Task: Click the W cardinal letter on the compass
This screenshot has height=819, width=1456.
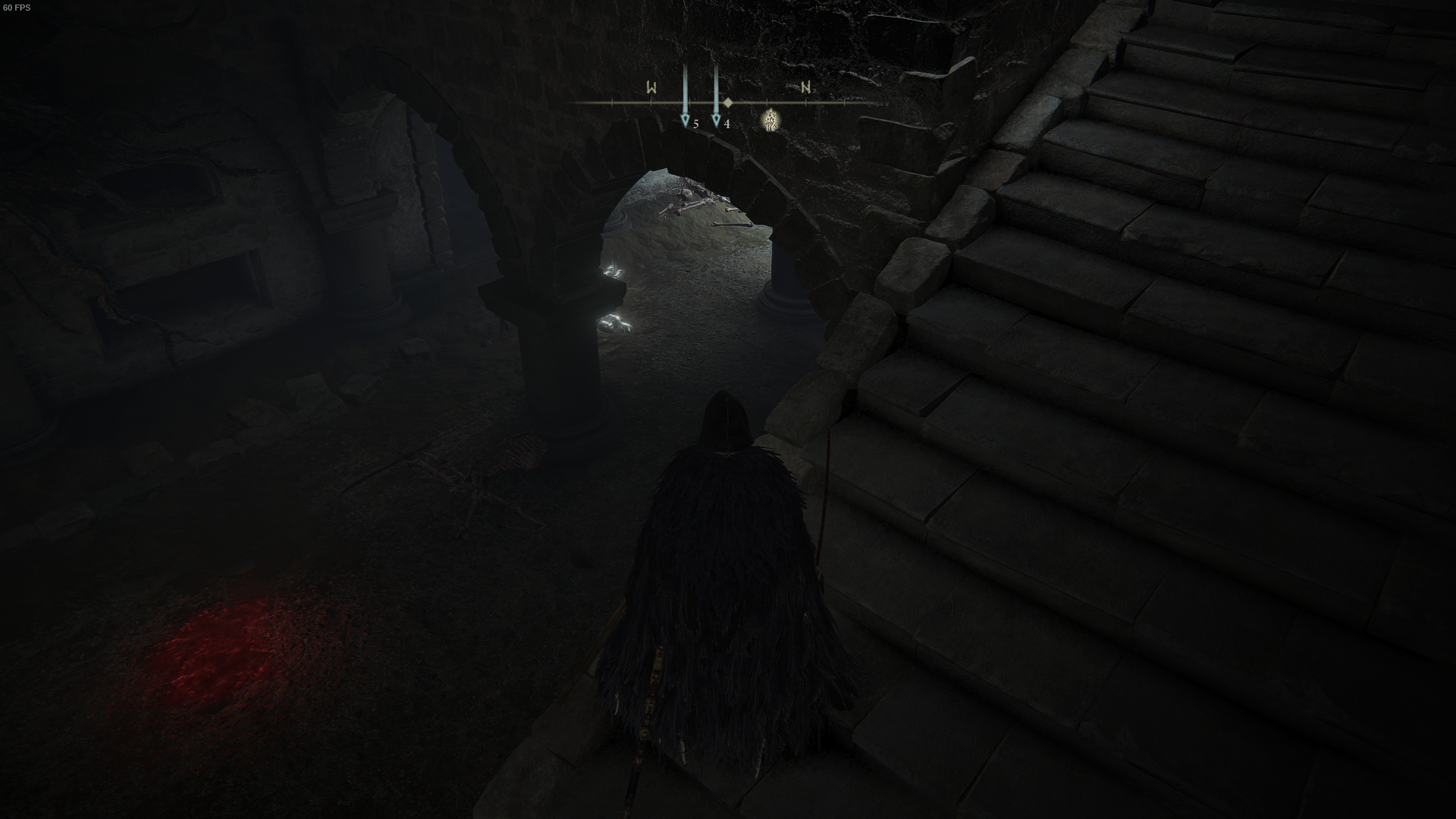Action: point(652,87)
